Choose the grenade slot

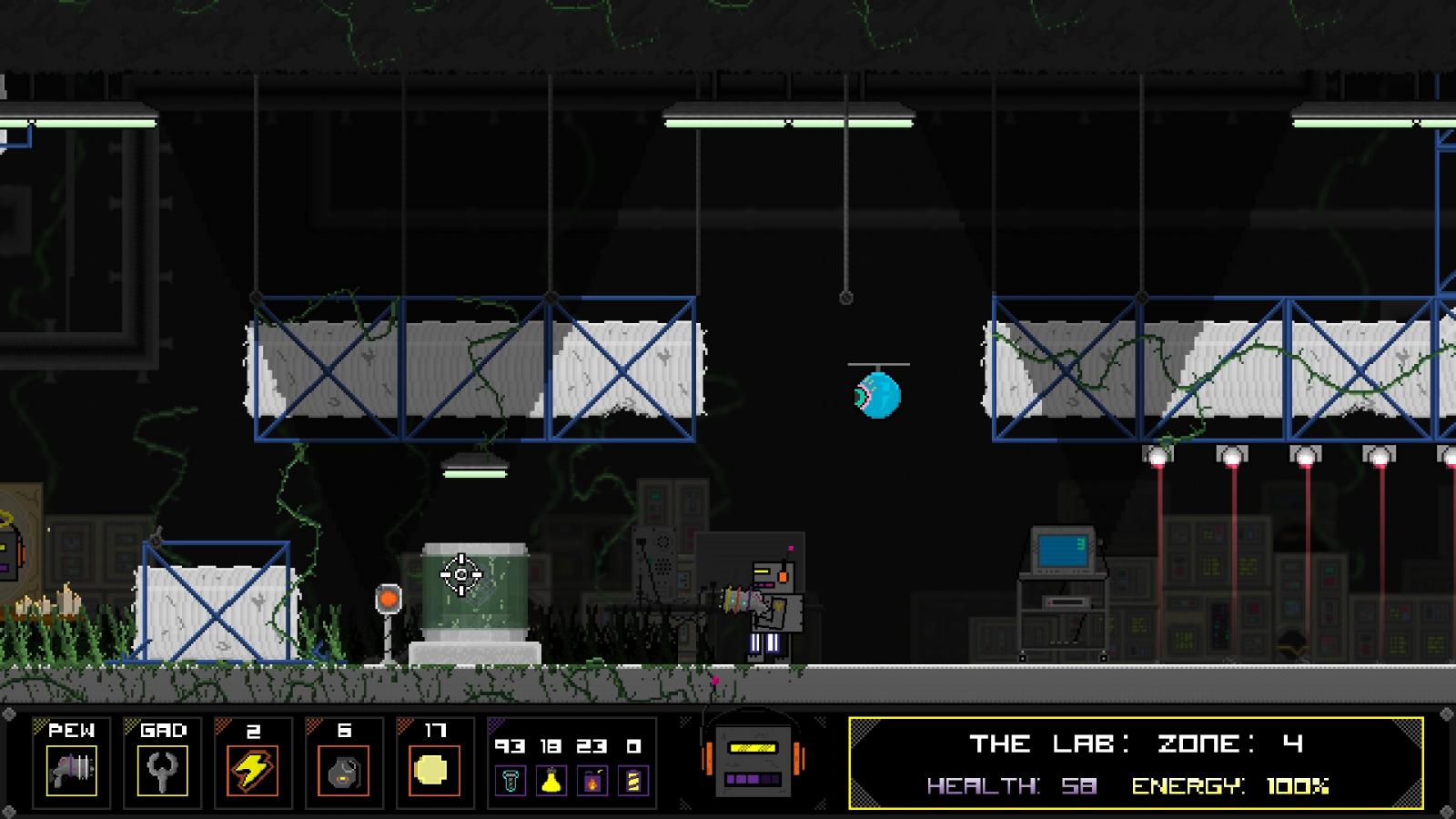344,770
